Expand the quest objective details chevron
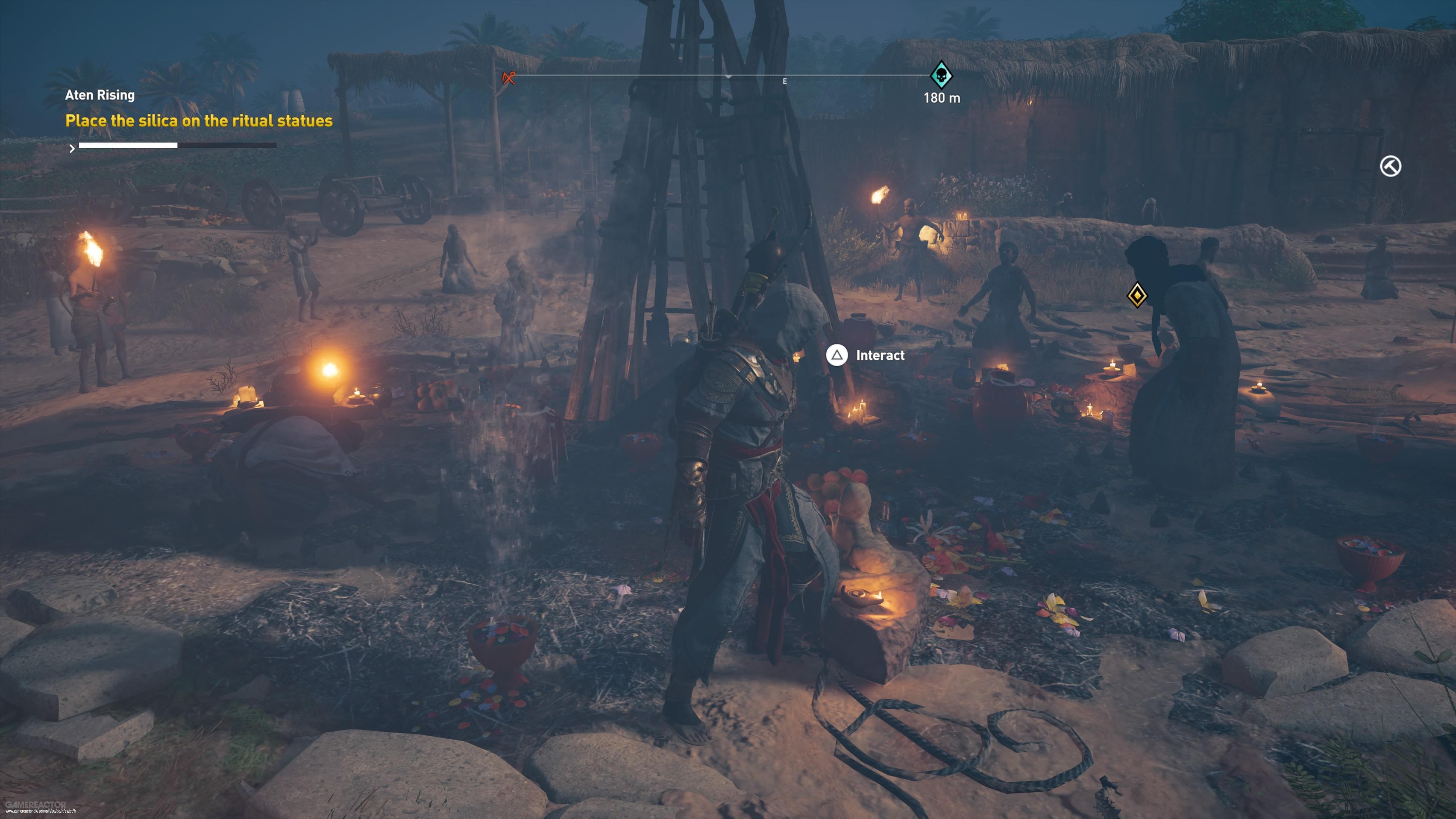1456x819 pixels. tap(72, 149)
